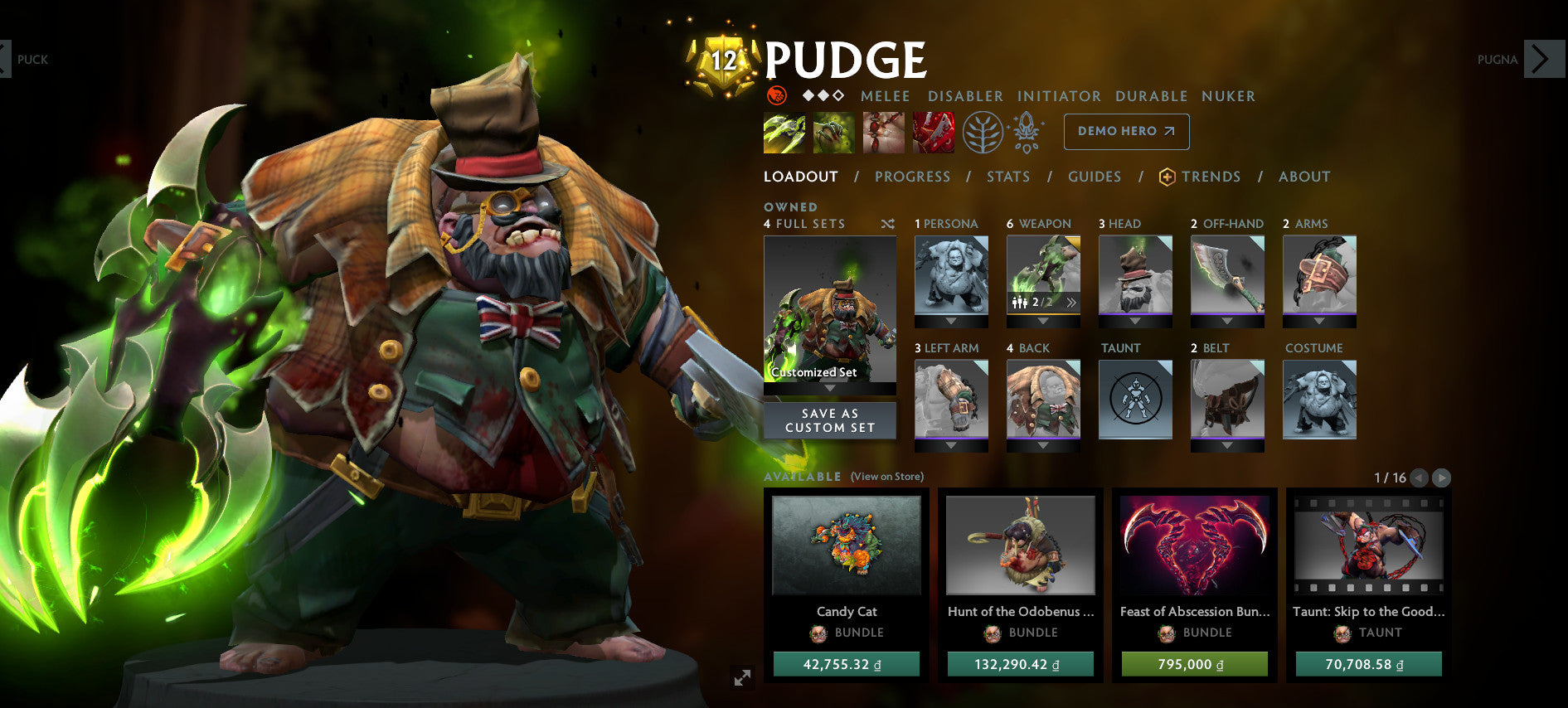Viewport: 1568px width, 708px height.
Task: Expand the Head slot dropdown arrow
Action: click(1135, 322)
